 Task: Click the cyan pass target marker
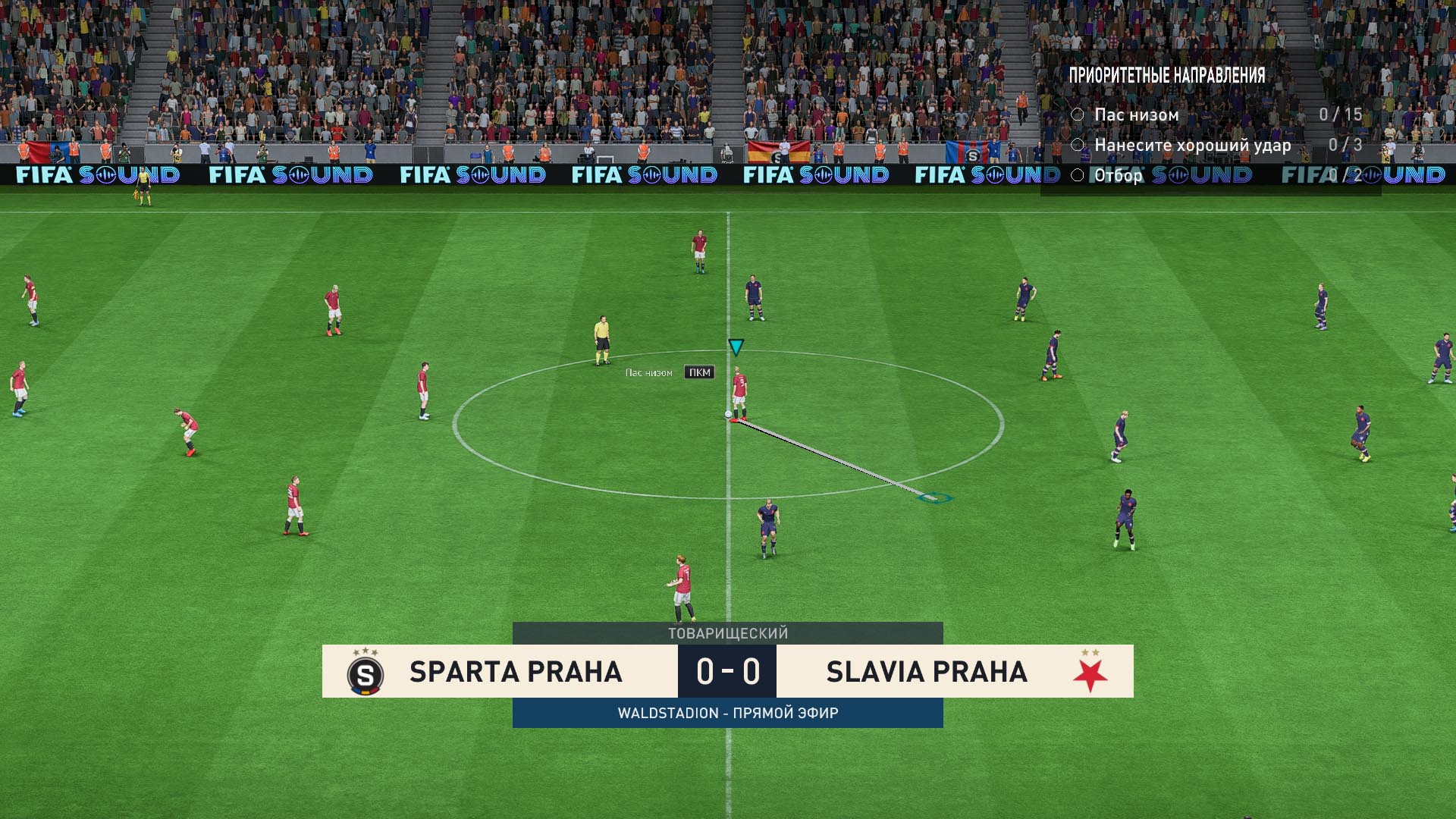point(935,497)
